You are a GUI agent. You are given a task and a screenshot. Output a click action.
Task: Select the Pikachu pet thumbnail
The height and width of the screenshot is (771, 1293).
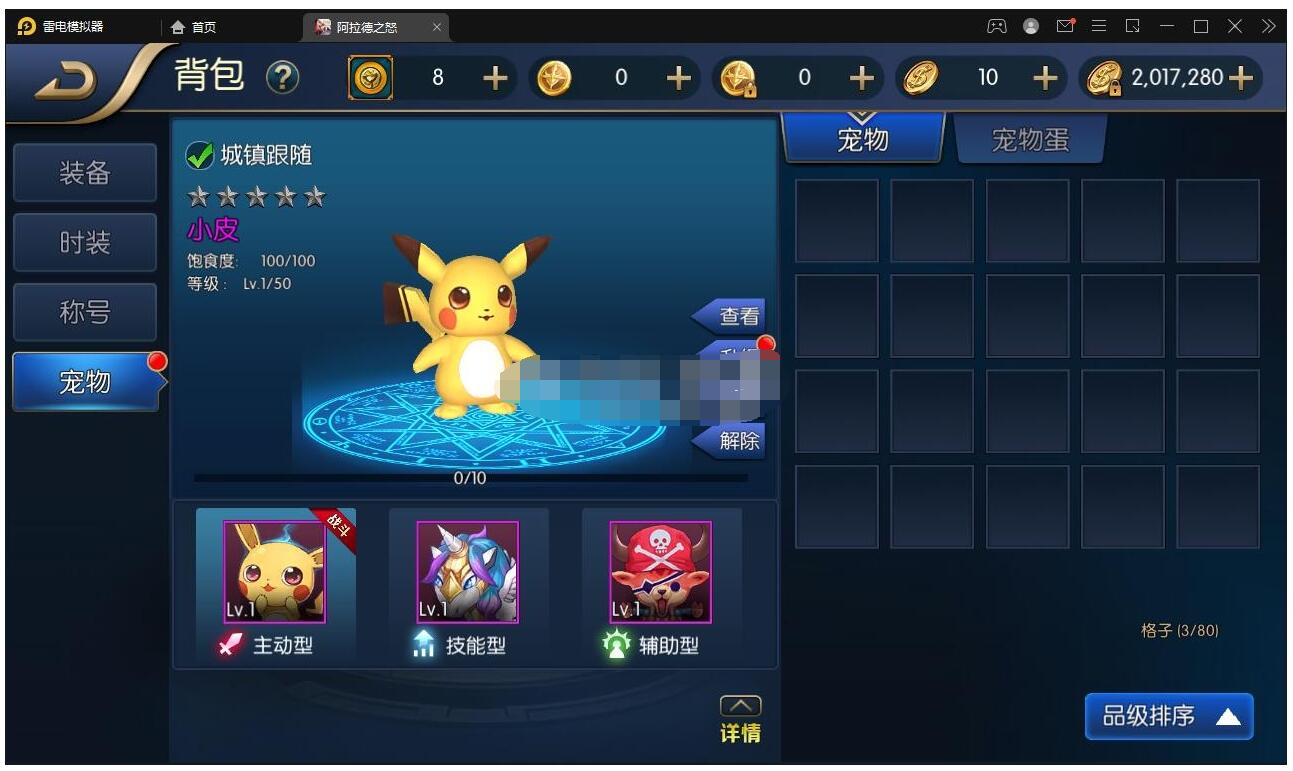pos(274,572)
